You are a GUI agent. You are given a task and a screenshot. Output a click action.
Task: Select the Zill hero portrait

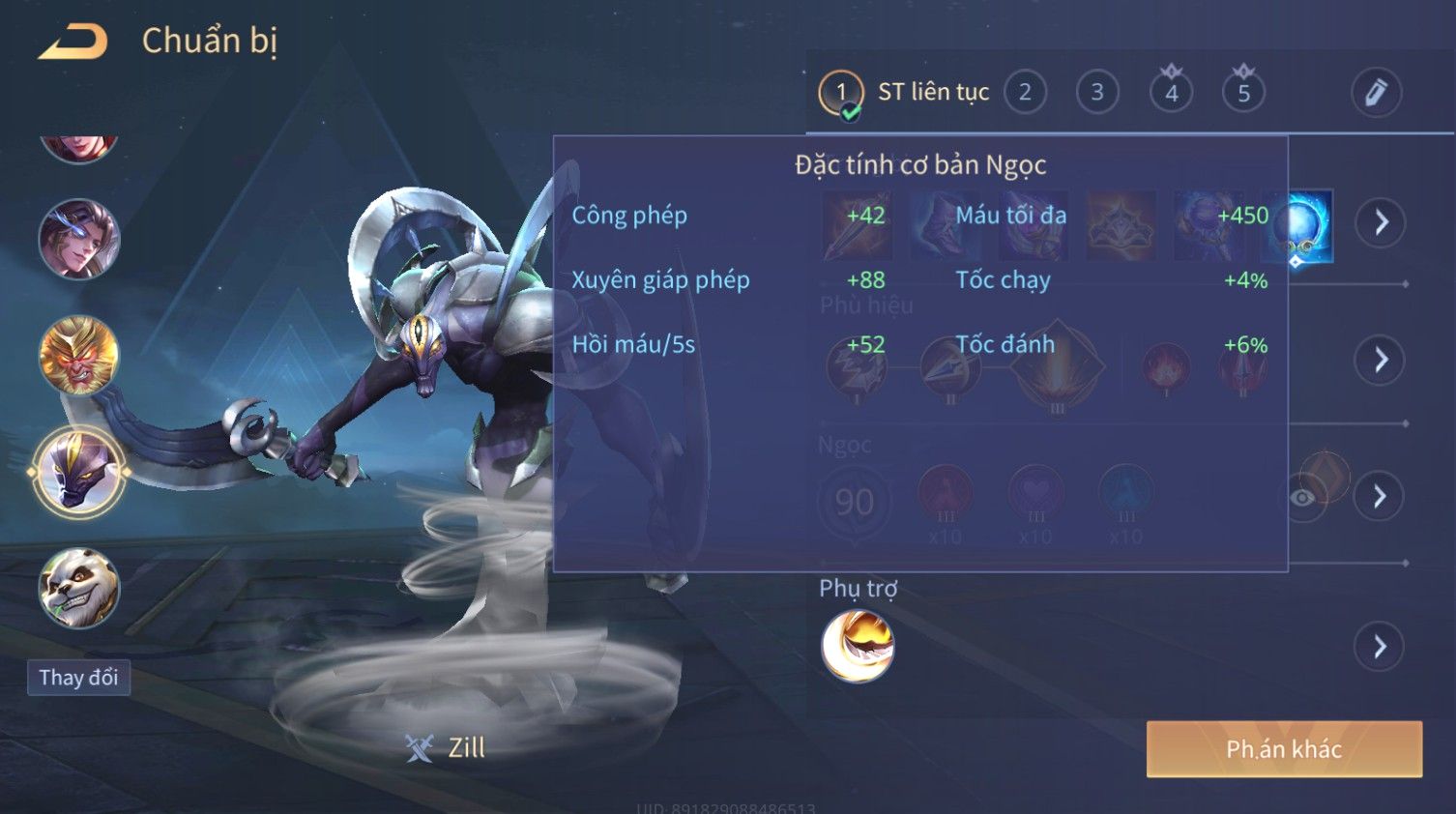(78, 473)
